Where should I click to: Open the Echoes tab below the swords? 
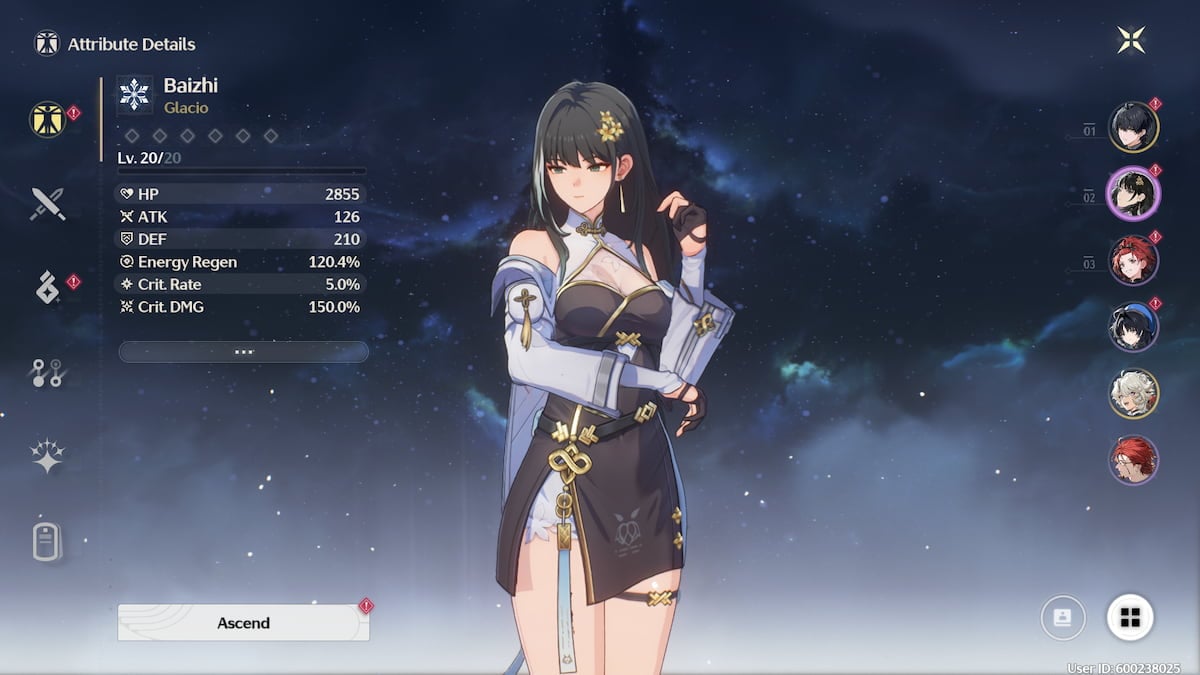pyautogui.click(x=47, y=288)
